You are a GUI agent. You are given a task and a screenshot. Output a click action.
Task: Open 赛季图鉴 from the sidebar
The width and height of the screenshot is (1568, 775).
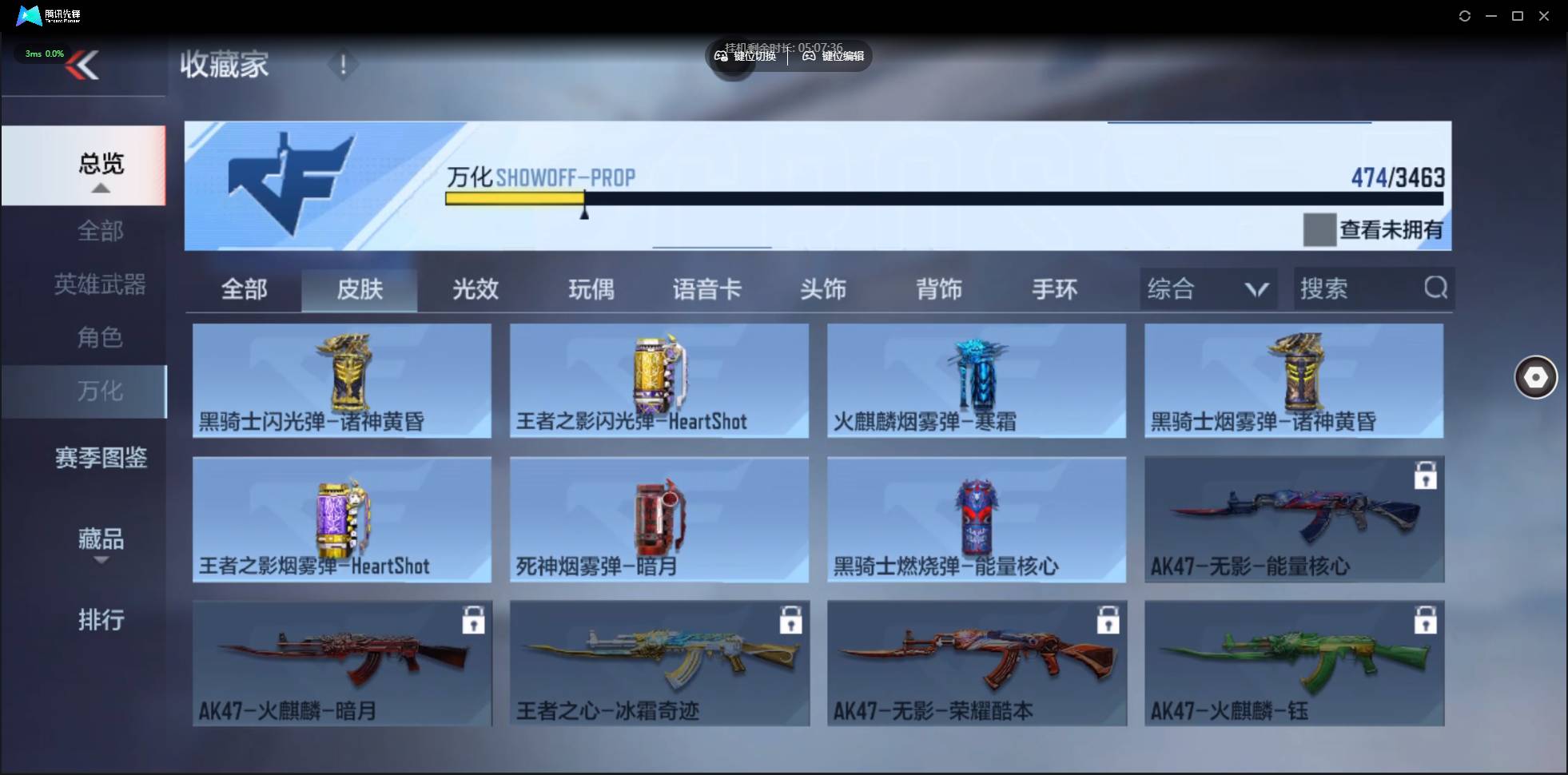(101, 456)
